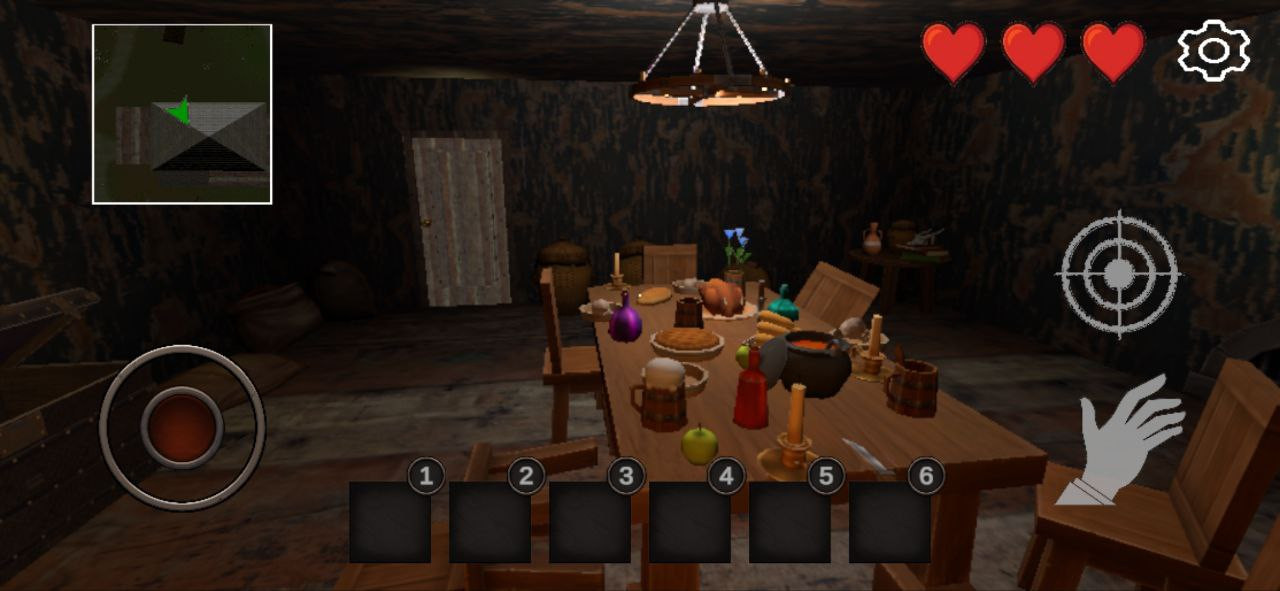Screen dimensions: 1280x591
Task: Touch the red virtual joystick knob
Action: point(182,427)
